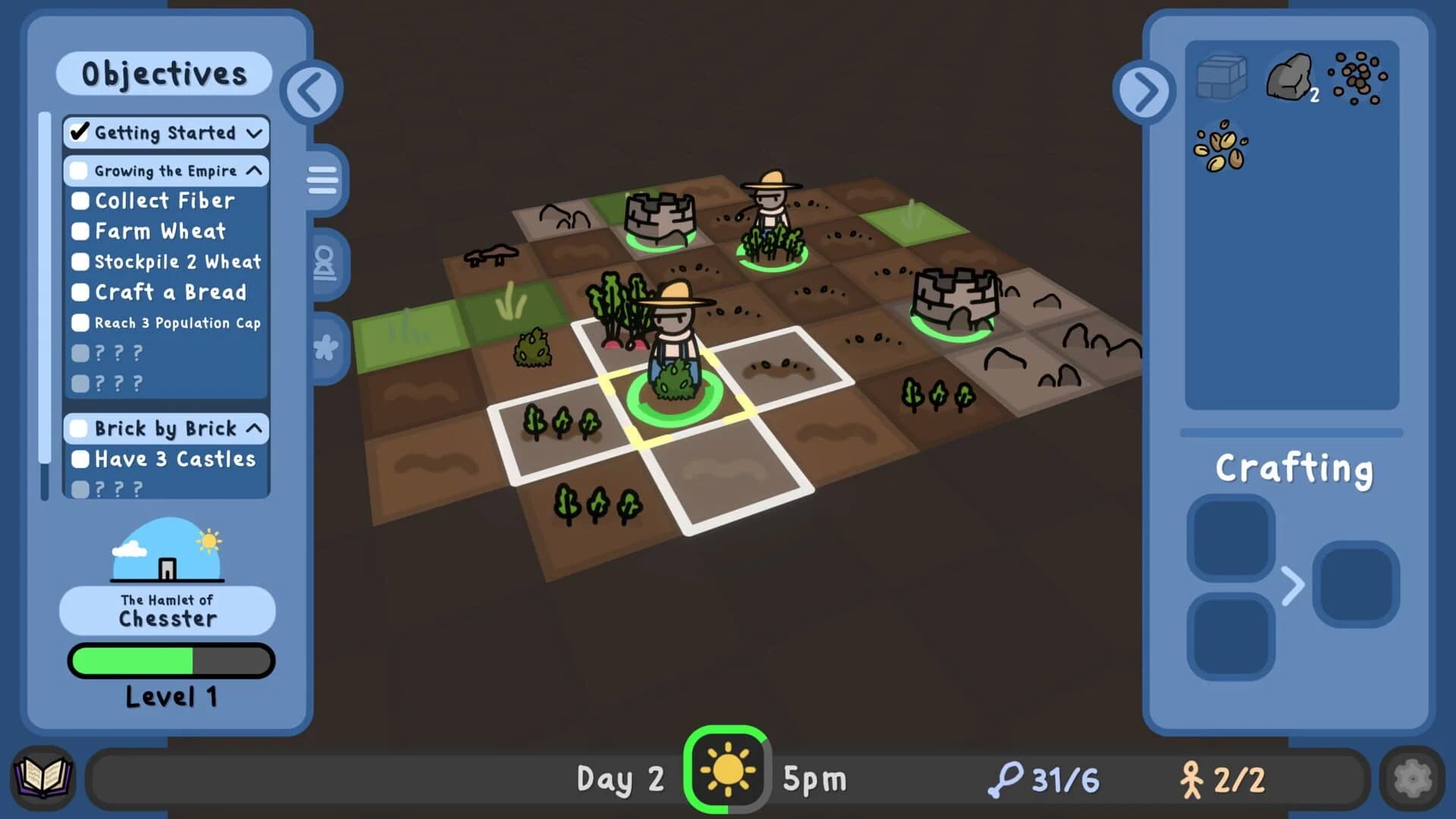Open the flower sidebar tab
Screen dimensions: 1456x819
(x=326, y=347)
